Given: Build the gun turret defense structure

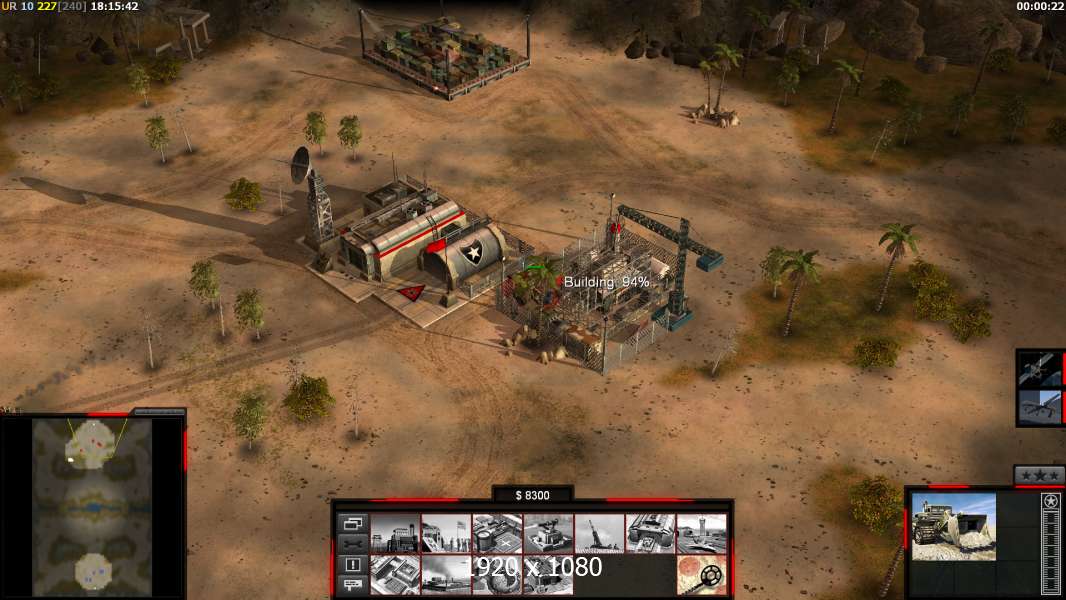Looking at the screenshot, I should [548, 533].
